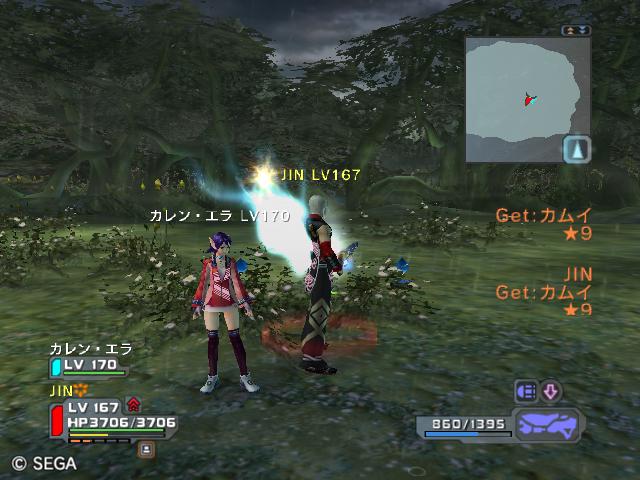Click the north arrow button on the minimap
Screen dimensions: 640x480
pos(577,149)
